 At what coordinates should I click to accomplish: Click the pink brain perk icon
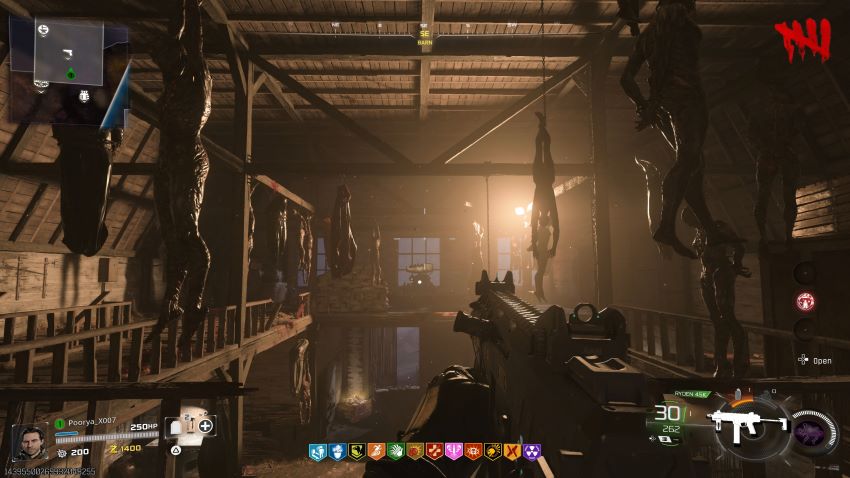click(453, 452)
